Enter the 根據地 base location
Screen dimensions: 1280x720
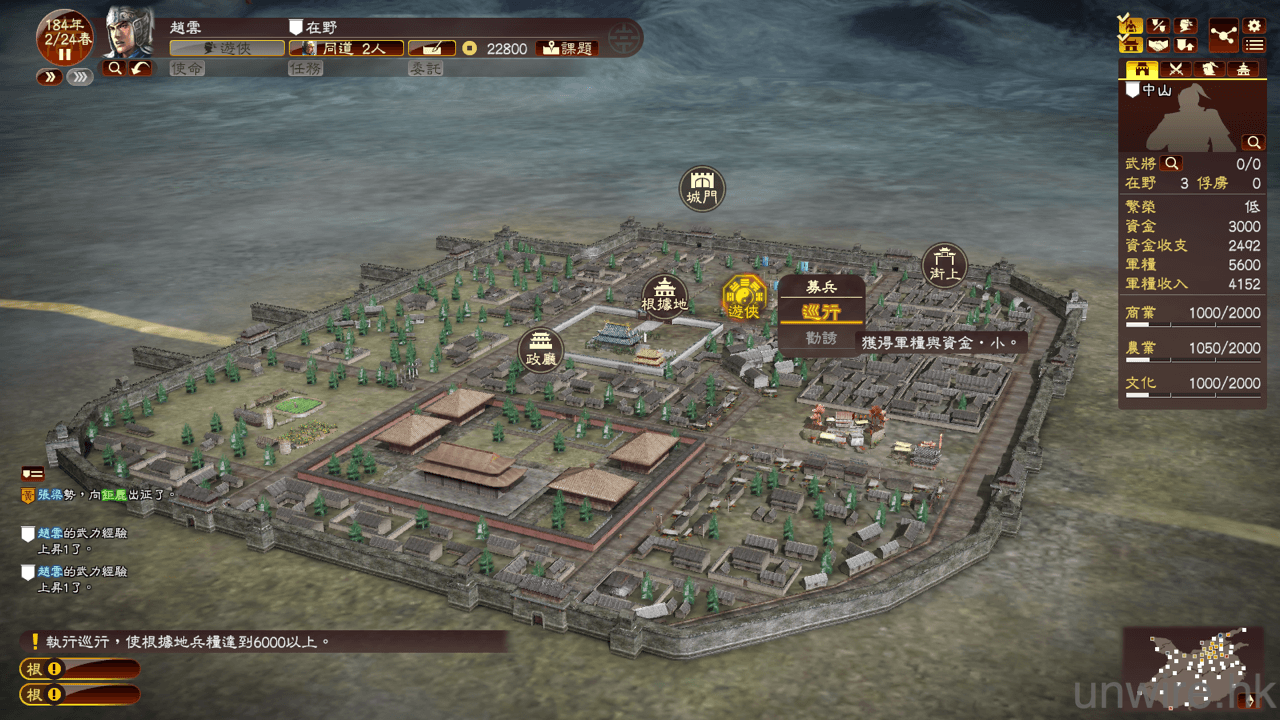[665, 296]
